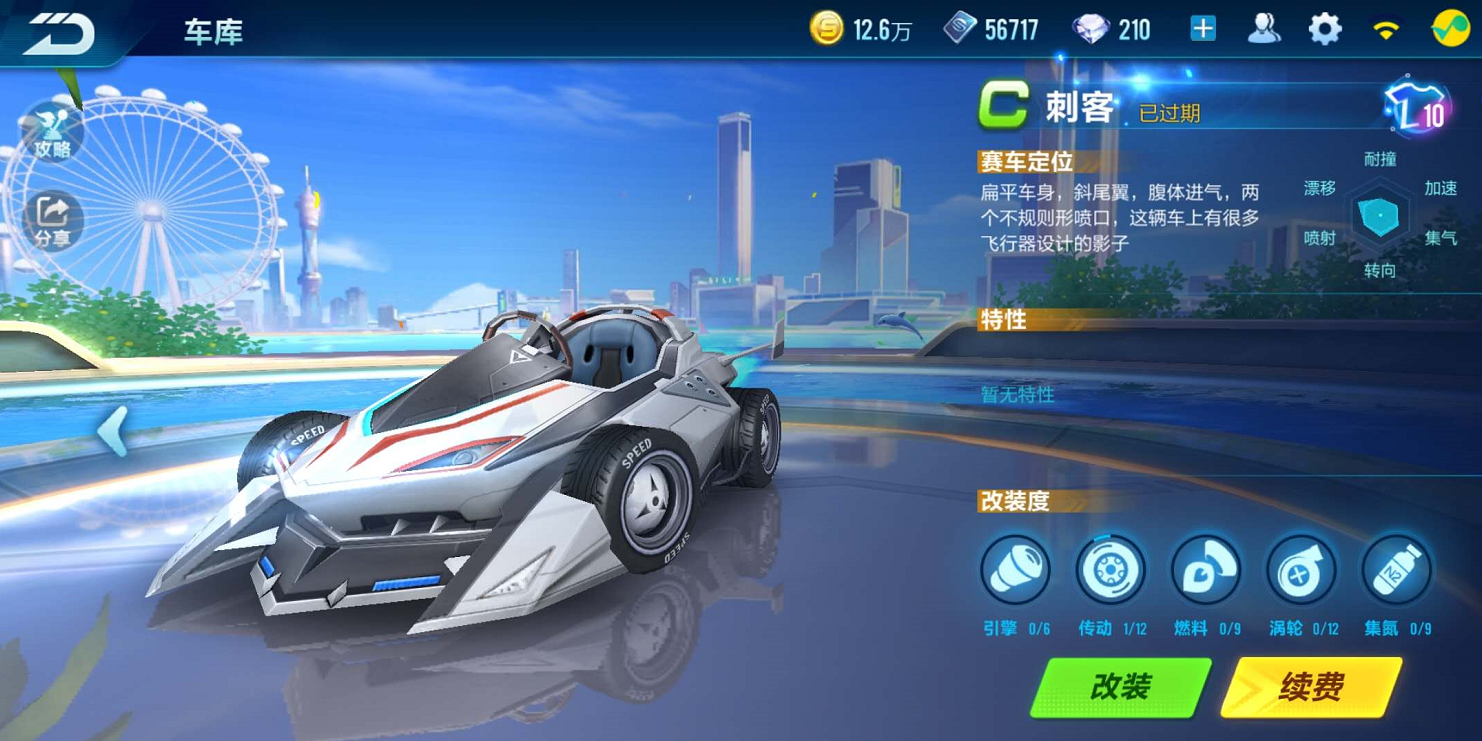Click the yellow 续费 renew button
This screenshot has height=741, width=1482.
1310,687
